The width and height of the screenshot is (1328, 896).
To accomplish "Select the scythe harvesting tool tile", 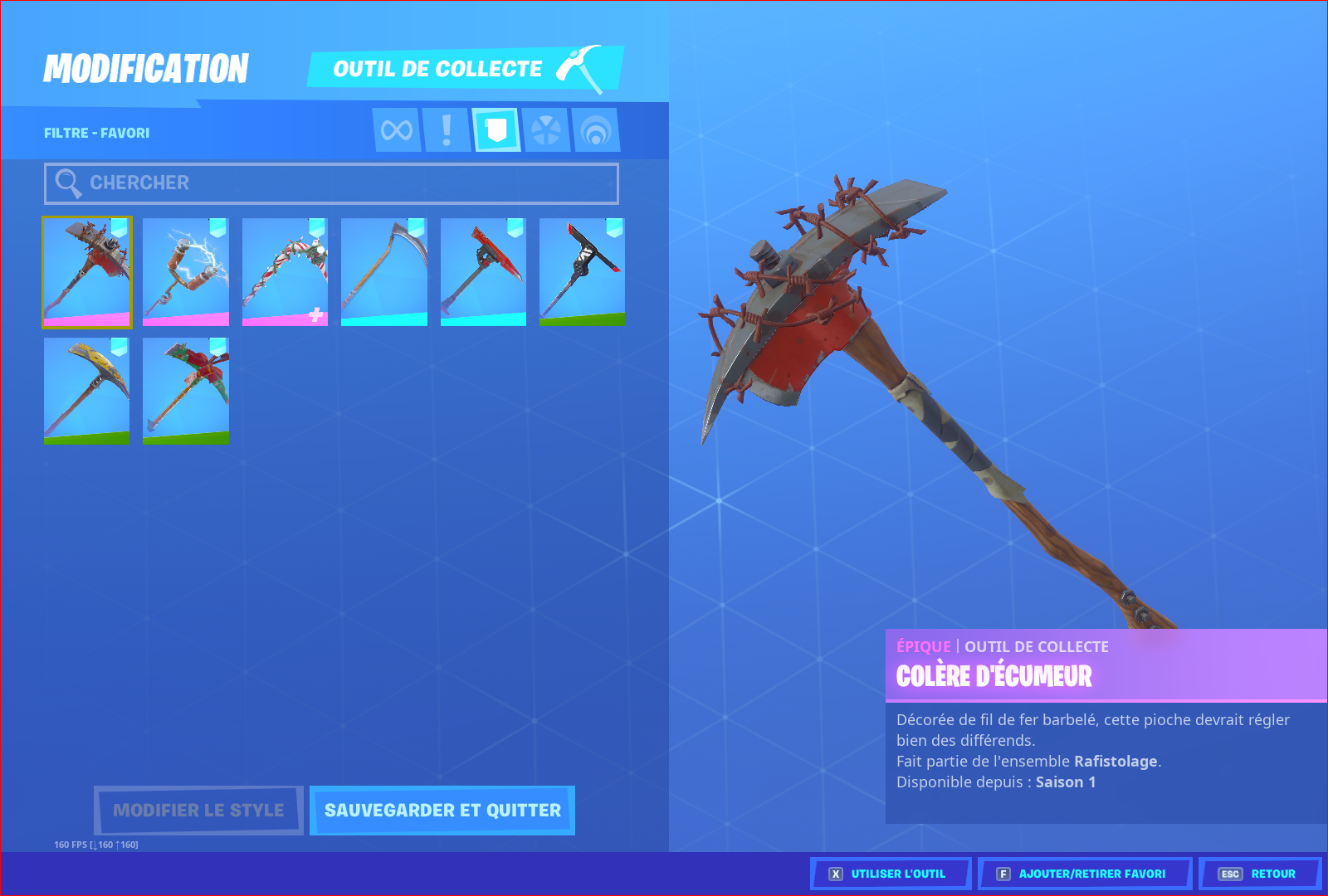I will point(384,272).
